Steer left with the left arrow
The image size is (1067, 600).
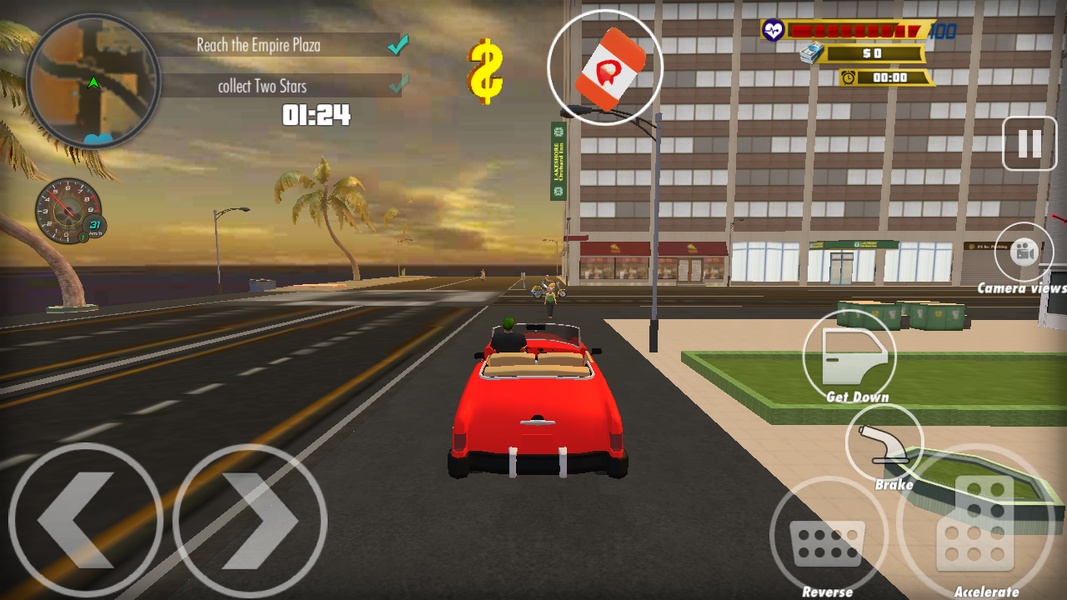[x=85, y=521]
